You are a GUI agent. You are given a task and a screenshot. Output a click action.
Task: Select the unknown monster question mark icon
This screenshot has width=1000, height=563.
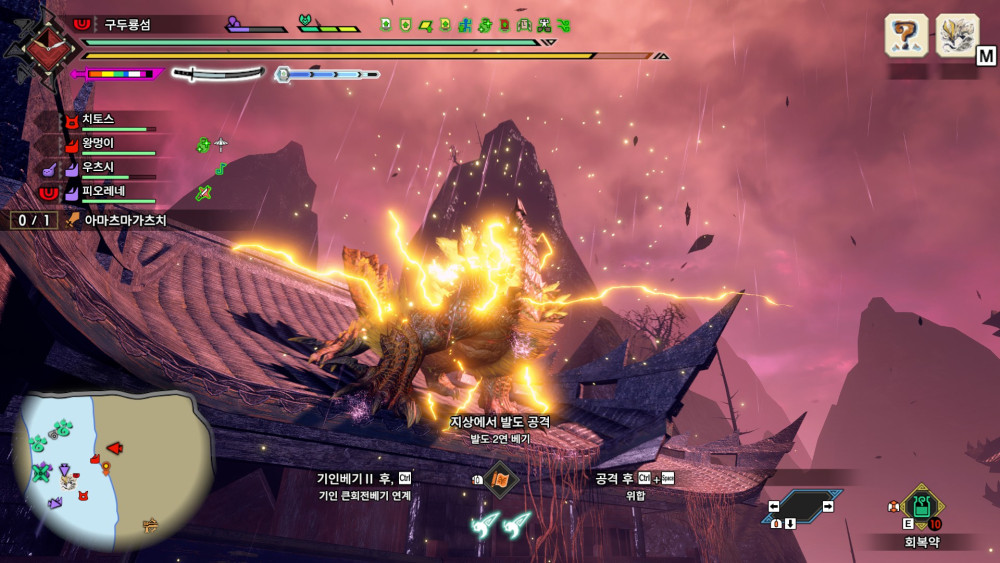[x=906, y=36]
